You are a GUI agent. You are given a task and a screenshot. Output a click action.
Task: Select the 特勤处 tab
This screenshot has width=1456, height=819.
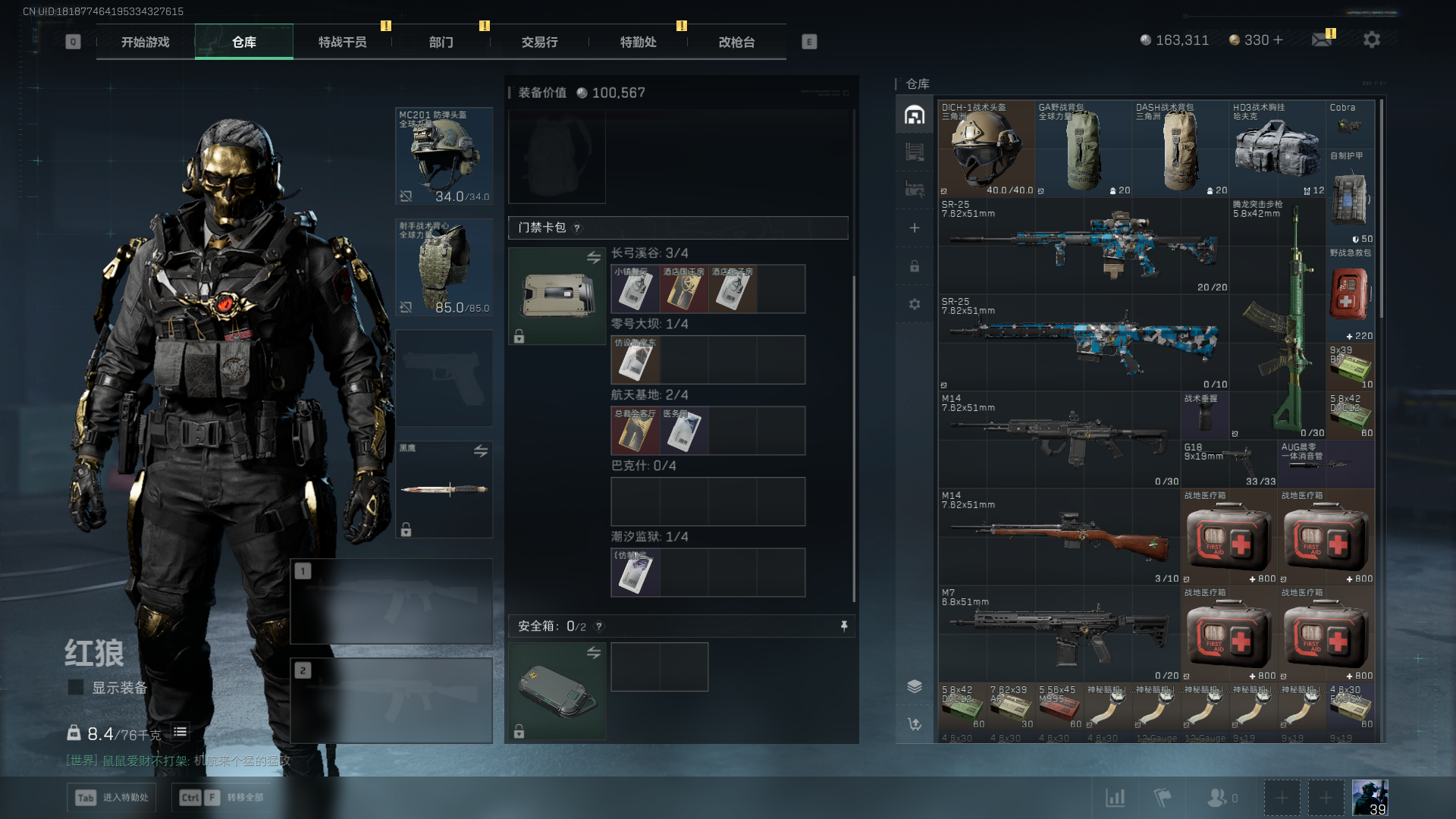pyautogui.click(x=638, y=42)
